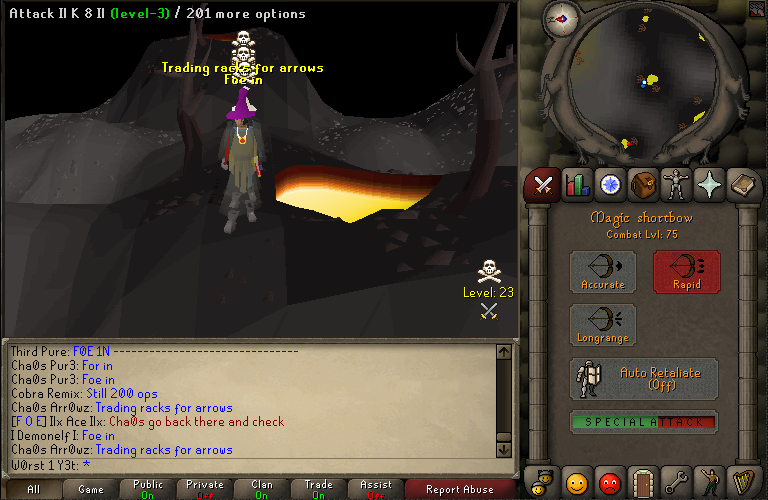This screenshot has width=768, height=500.
Task: Open the Options wrench tab
Action: 676,482
